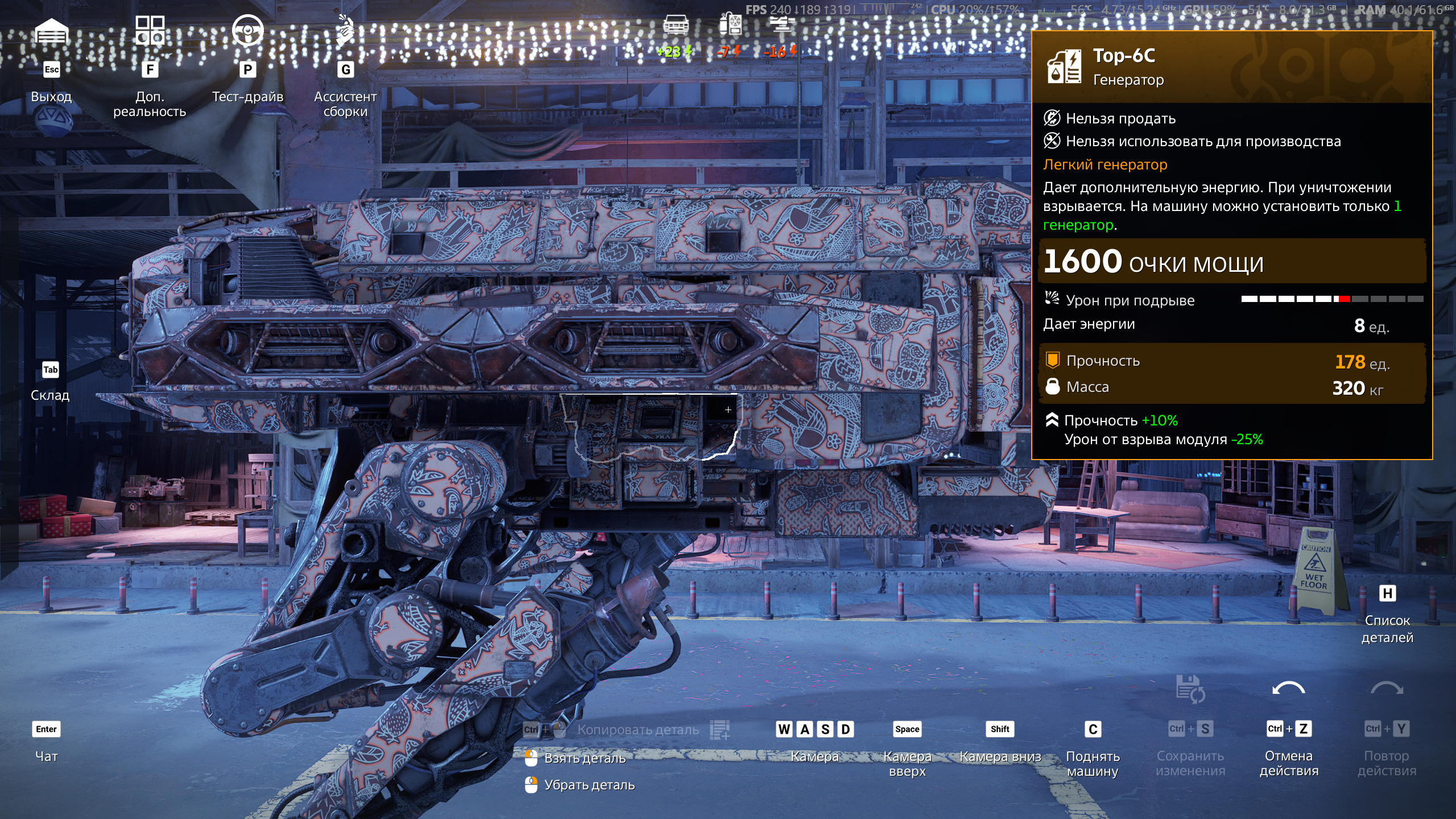Exit build mode via the Выход garage icon

click(x=51, y=32)
